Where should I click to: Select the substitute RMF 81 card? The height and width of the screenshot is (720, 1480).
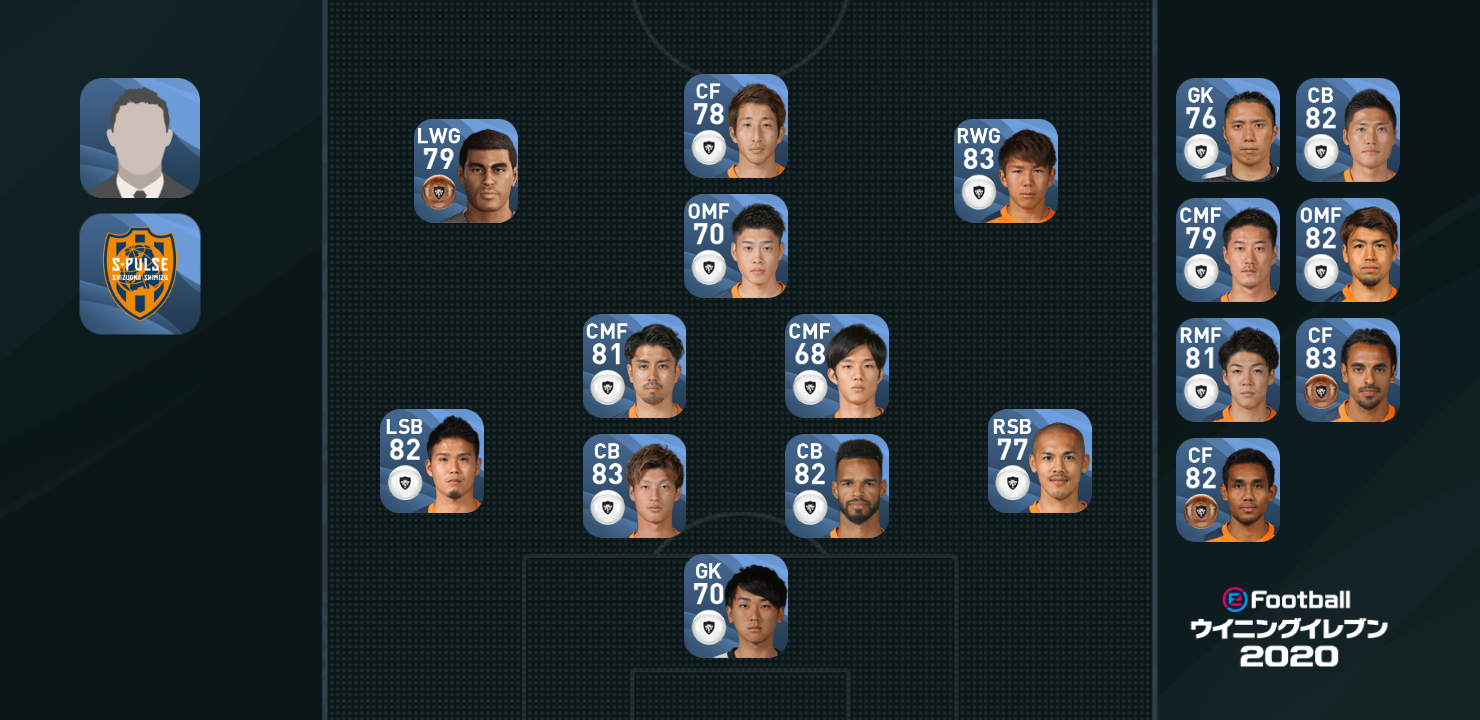click(x=1228, y=370)
